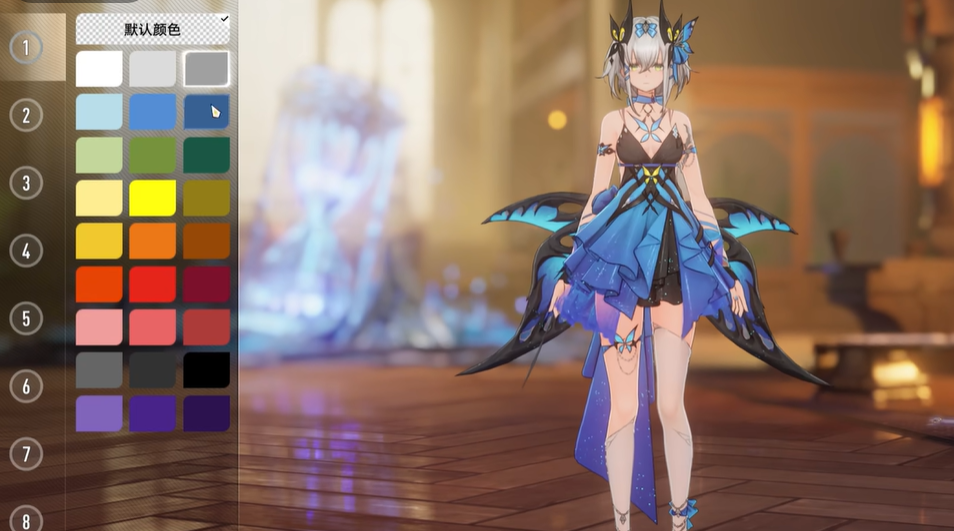Image resolution: width=954 pixels, height=531 pixels.
Task: Open dye slot number 3
Action: click(x=26, y=183)
